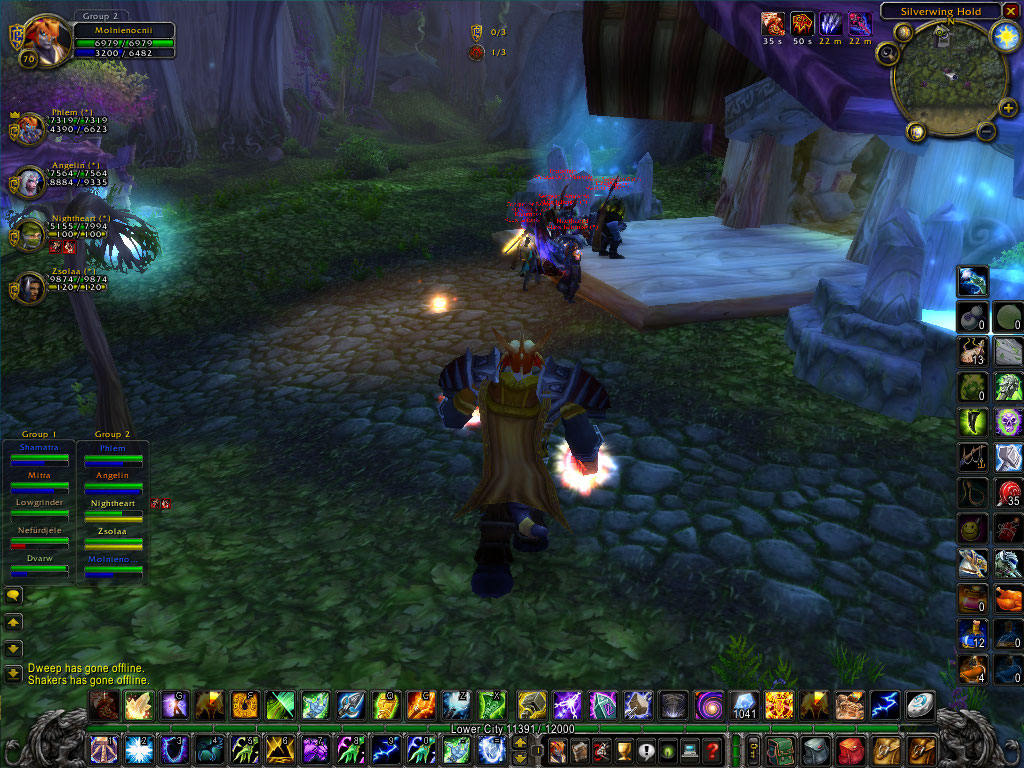Target Angelin in the party frames
Viewport: 1024px width, 768px height.
[30, 182]
